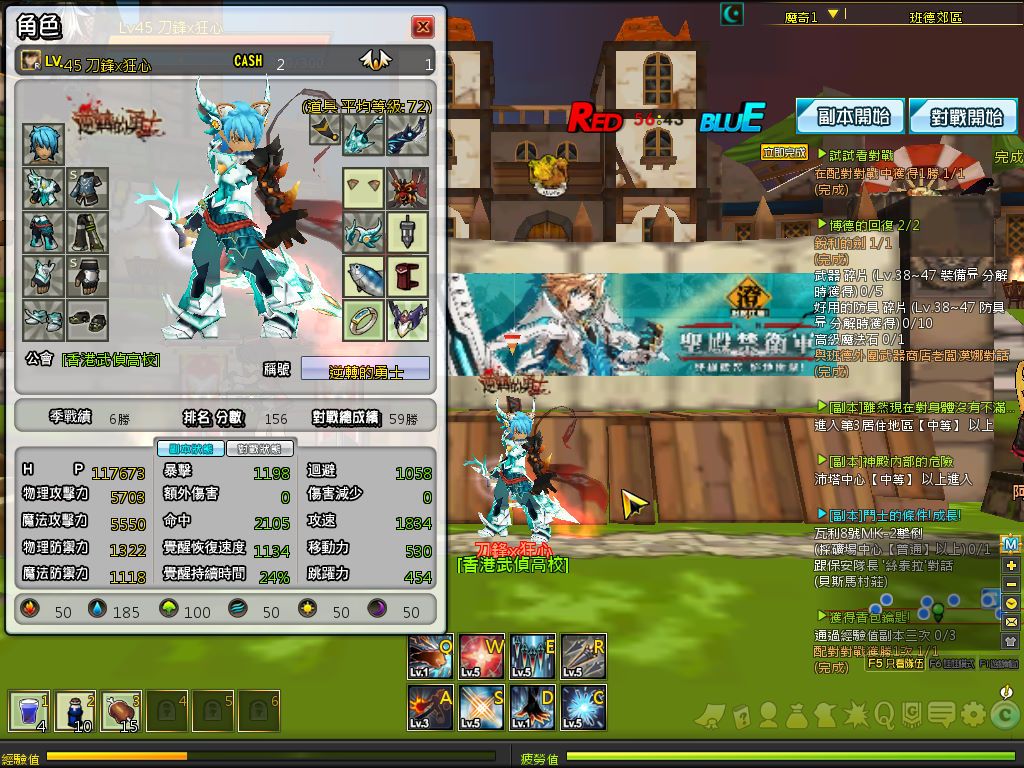Use the meat item in quick slot 3
1024x768 pixels.
point(121,712)
